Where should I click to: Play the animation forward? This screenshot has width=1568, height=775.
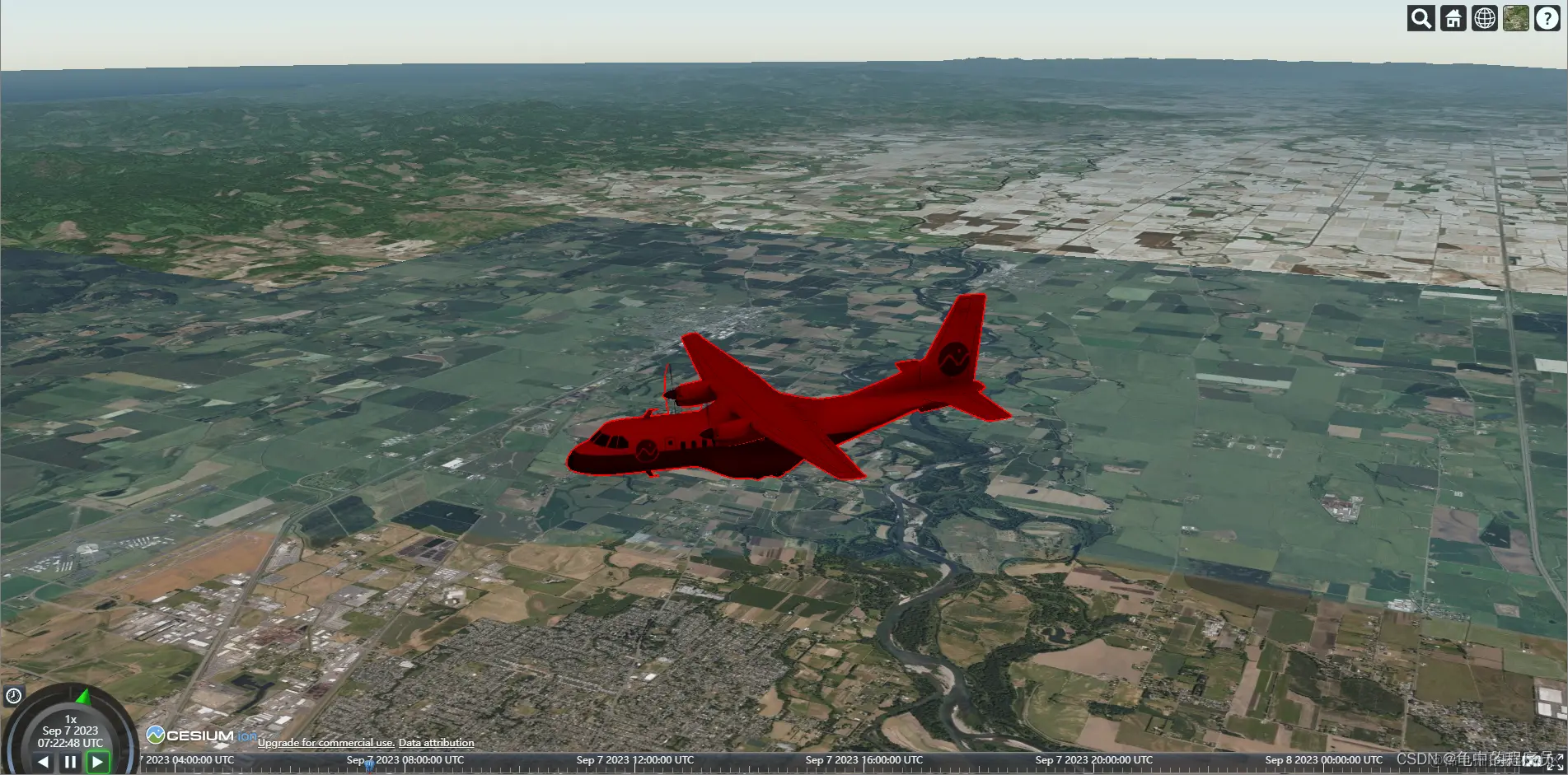pos(97,762)
